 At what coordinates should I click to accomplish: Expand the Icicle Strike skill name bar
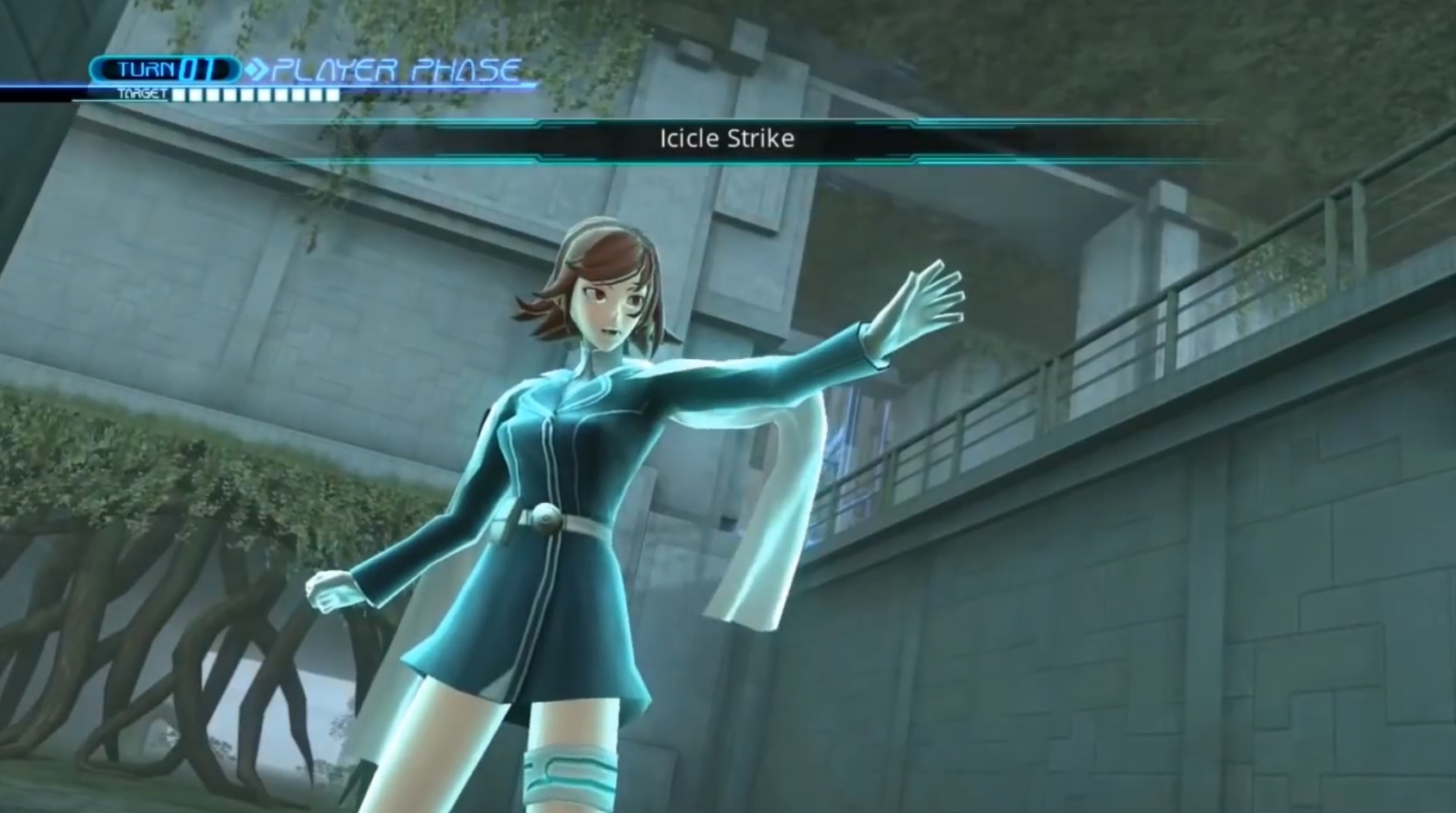click(726, 139)
